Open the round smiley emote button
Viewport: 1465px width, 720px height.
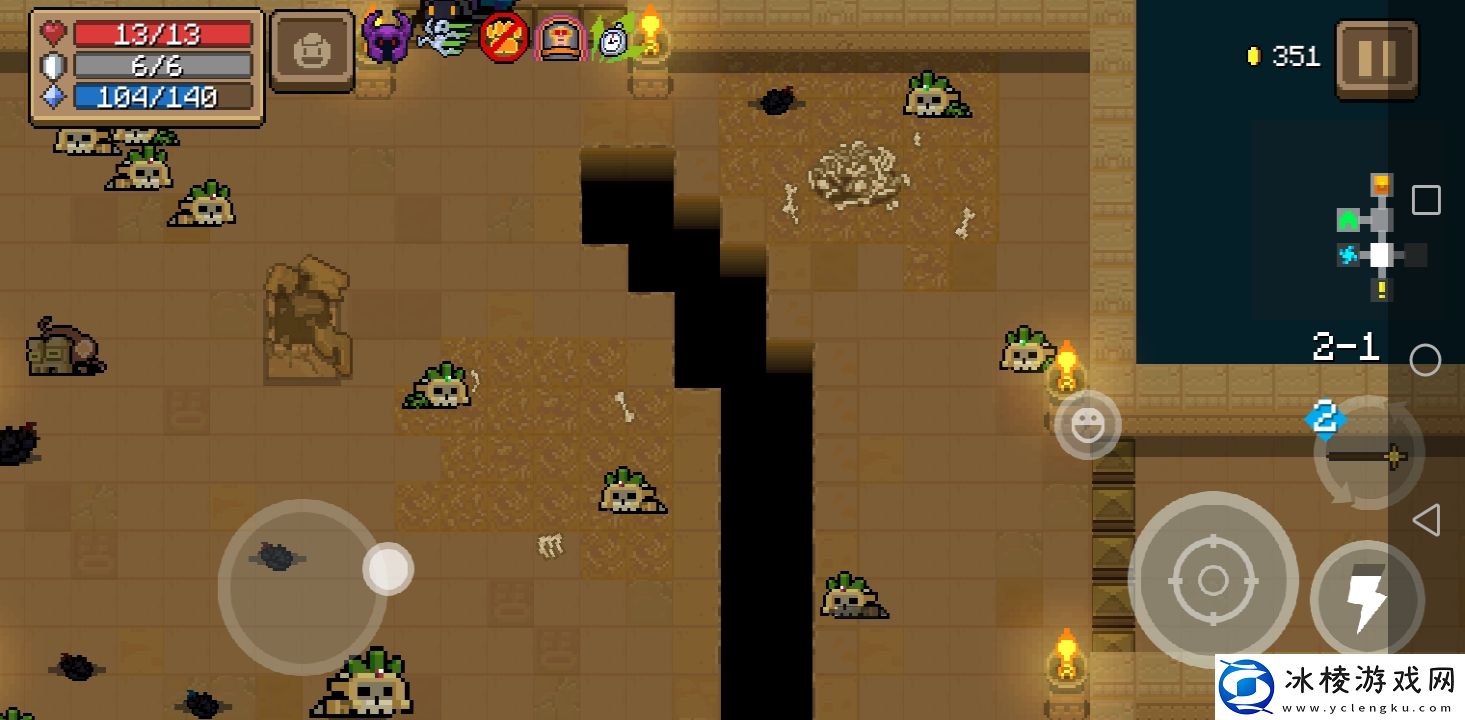[x=1087, y=425]
